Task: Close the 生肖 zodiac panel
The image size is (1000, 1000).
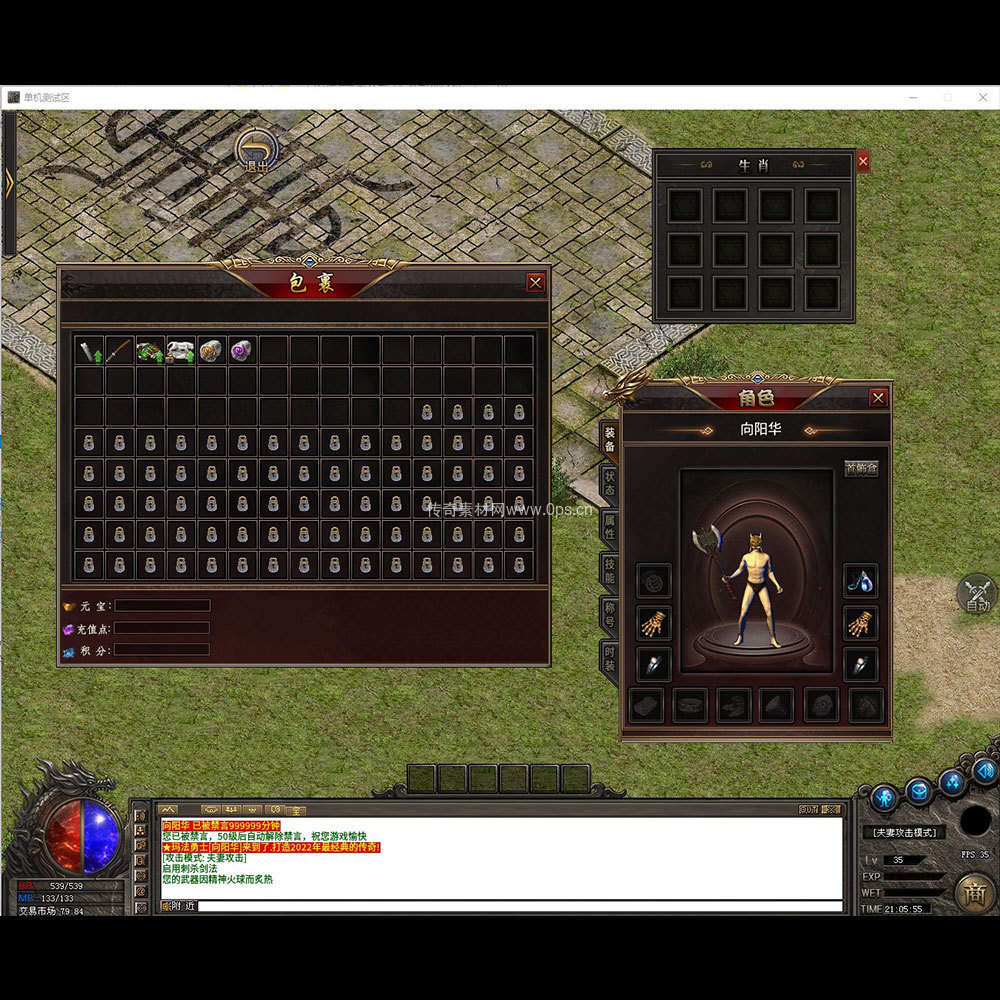Action: (x=863, y=161)
